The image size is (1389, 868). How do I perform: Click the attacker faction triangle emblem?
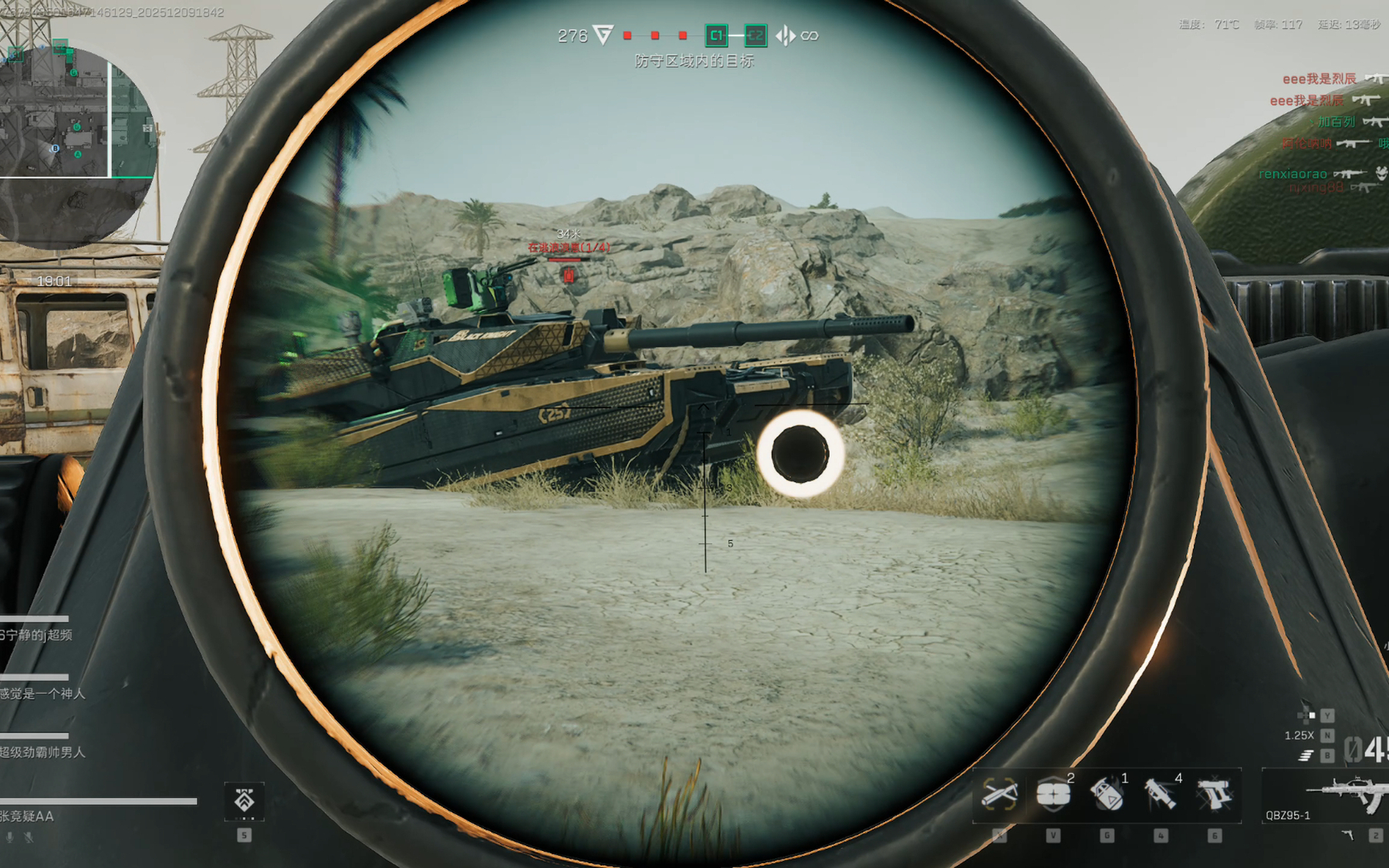pyautogui.click(x=603, y=35)
